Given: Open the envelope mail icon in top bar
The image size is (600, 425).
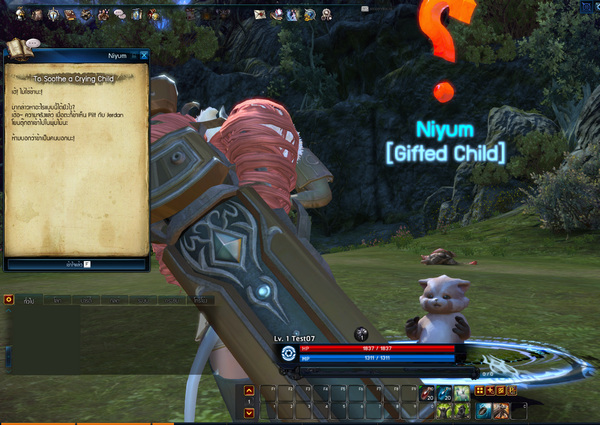Looking at the screenshot, I should [x=260, y=14].
